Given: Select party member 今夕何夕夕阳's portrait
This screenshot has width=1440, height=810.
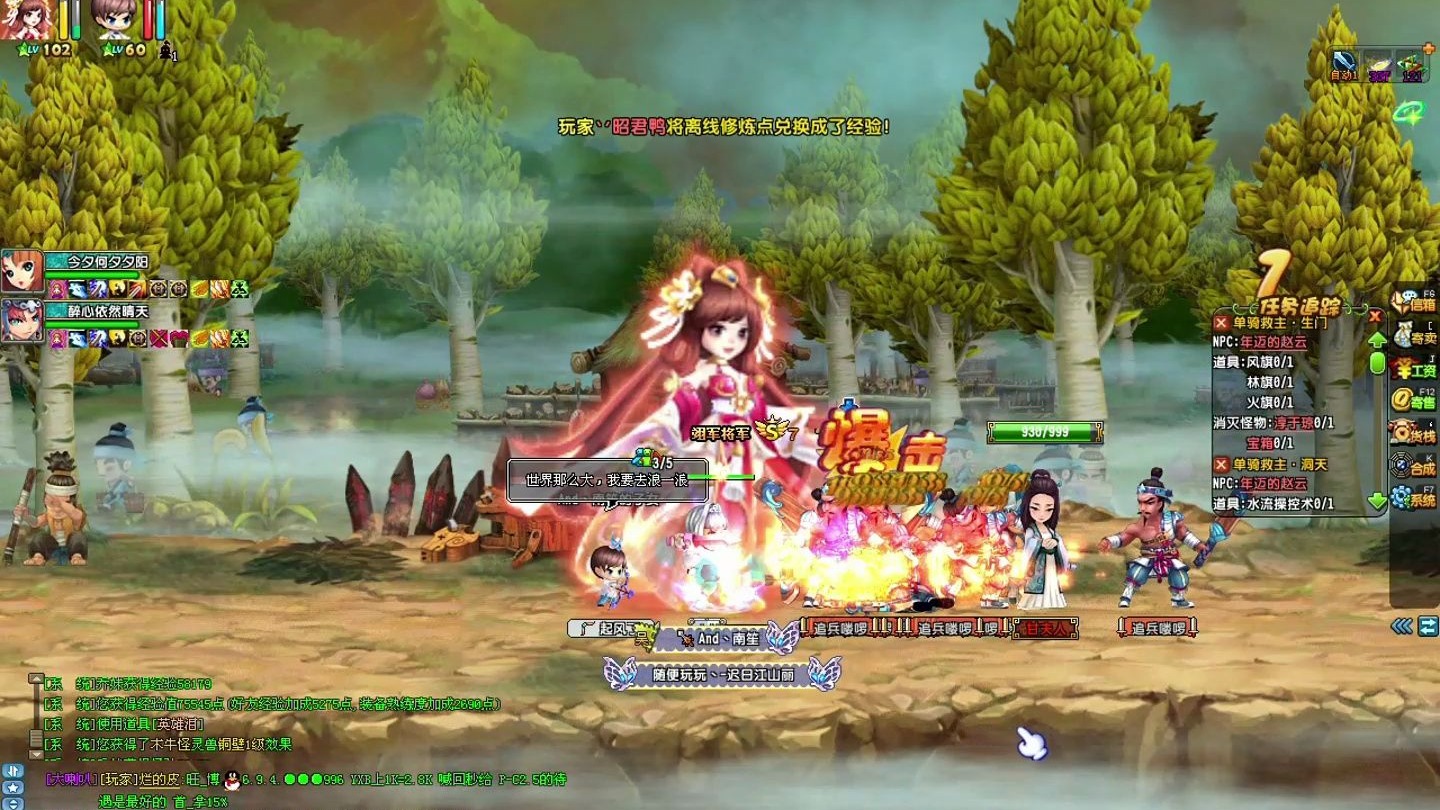Looking at the screenshot, I should tap(21, 271).
